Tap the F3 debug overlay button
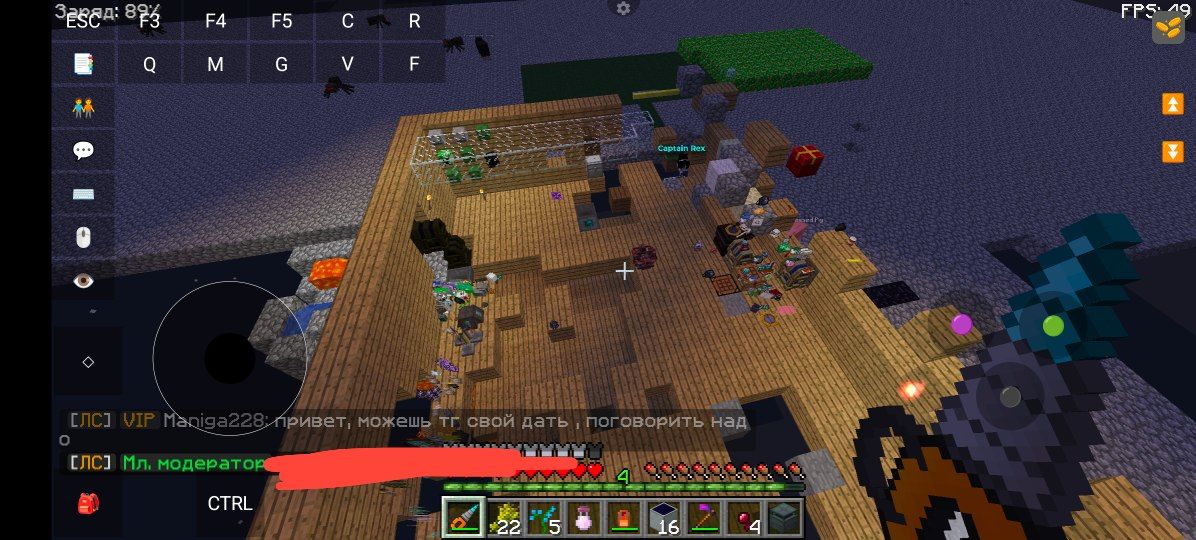1196x540 pixels. (150, 20)
